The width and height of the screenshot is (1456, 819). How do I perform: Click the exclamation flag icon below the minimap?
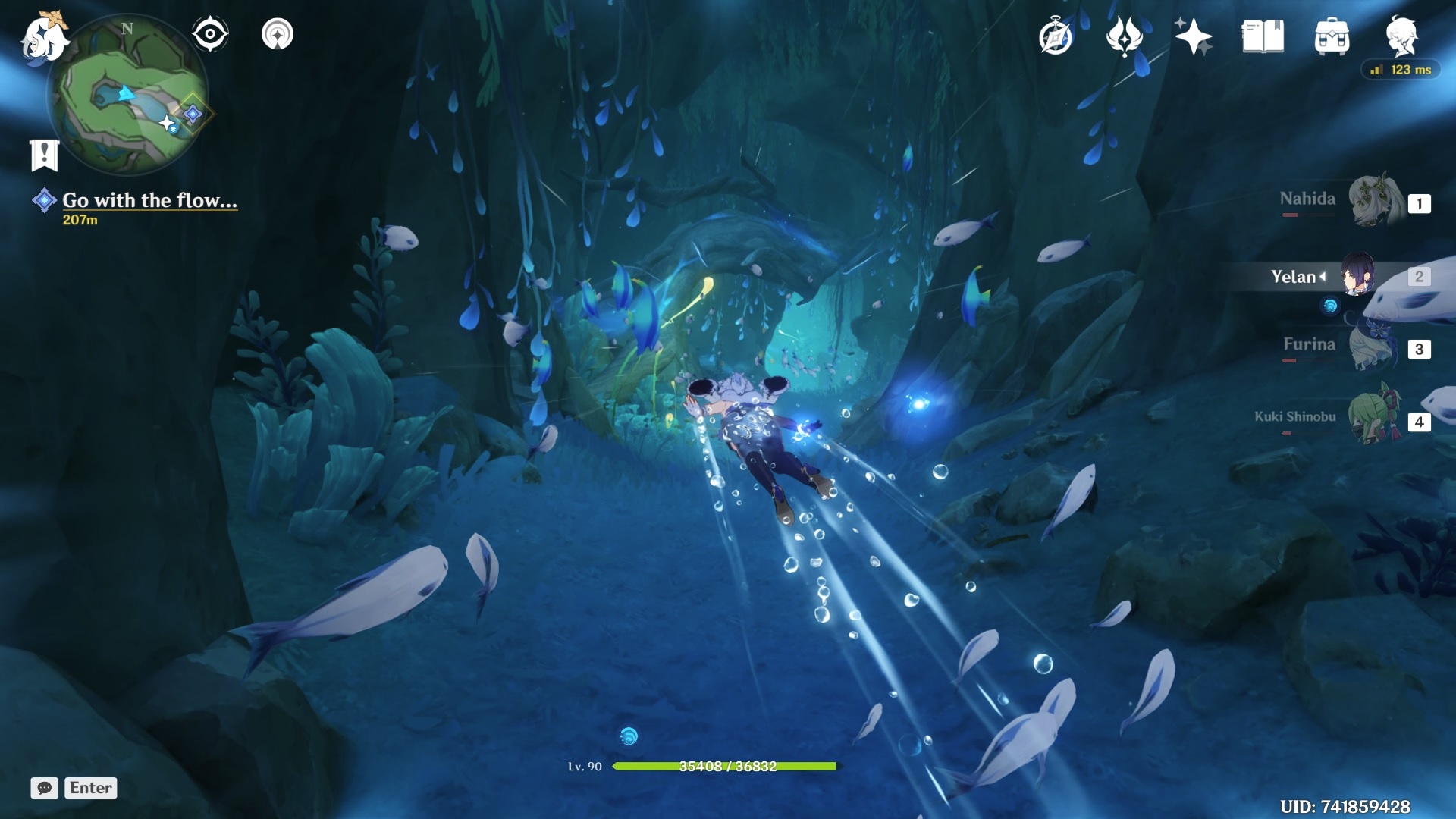45,153
